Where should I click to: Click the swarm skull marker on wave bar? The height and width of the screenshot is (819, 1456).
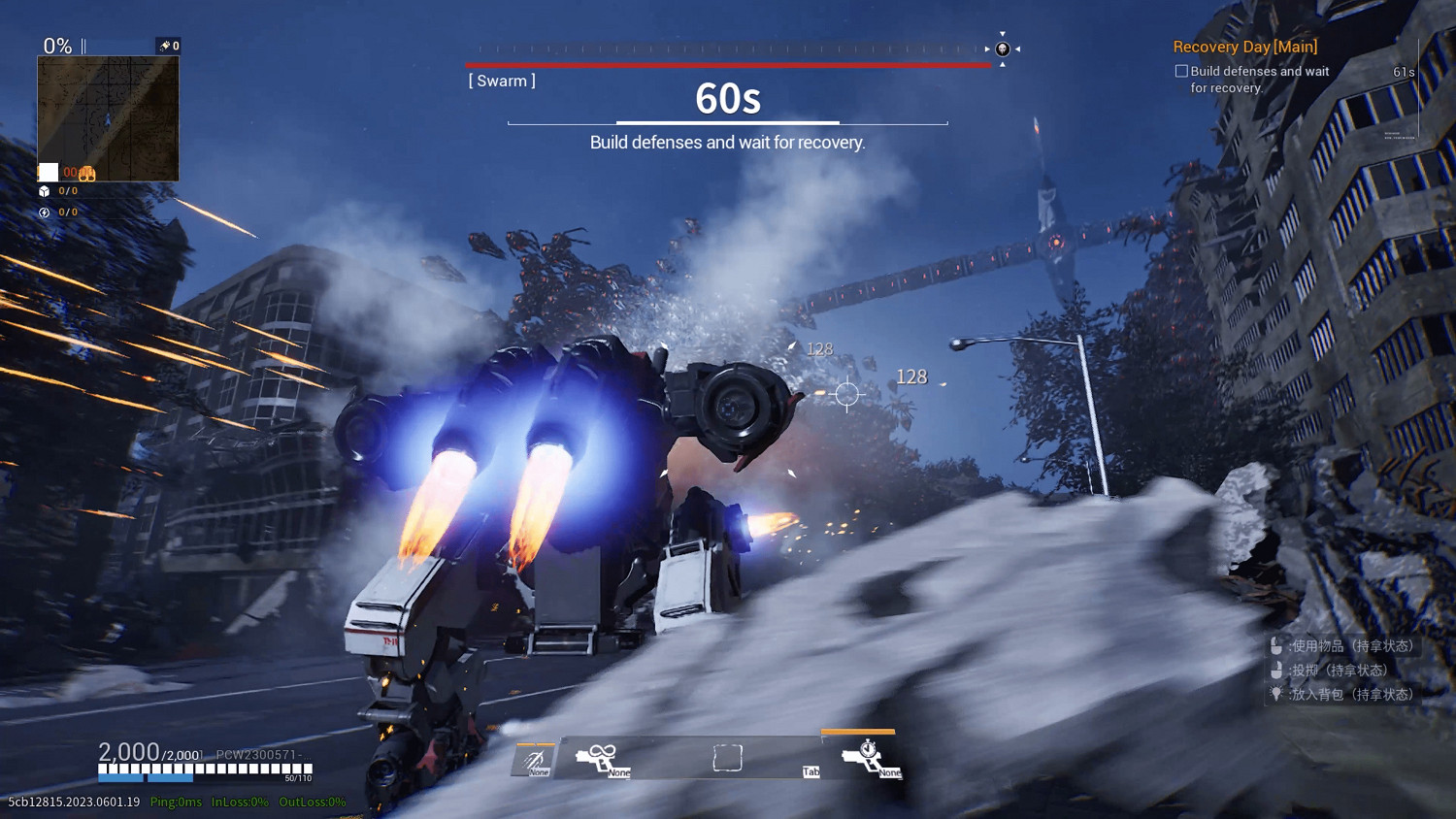[1003, 49]
